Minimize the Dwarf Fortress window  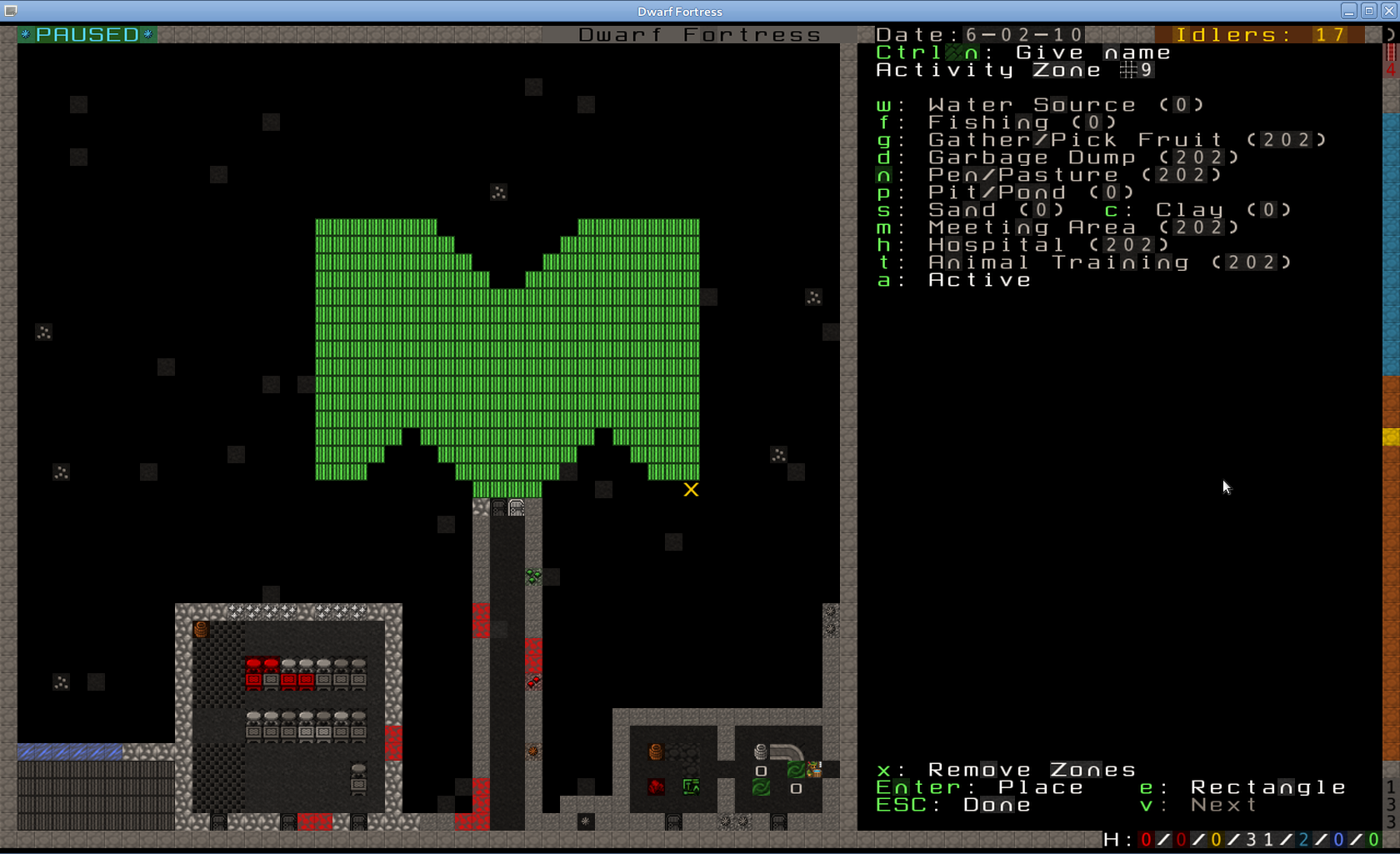click(1349, 11)
